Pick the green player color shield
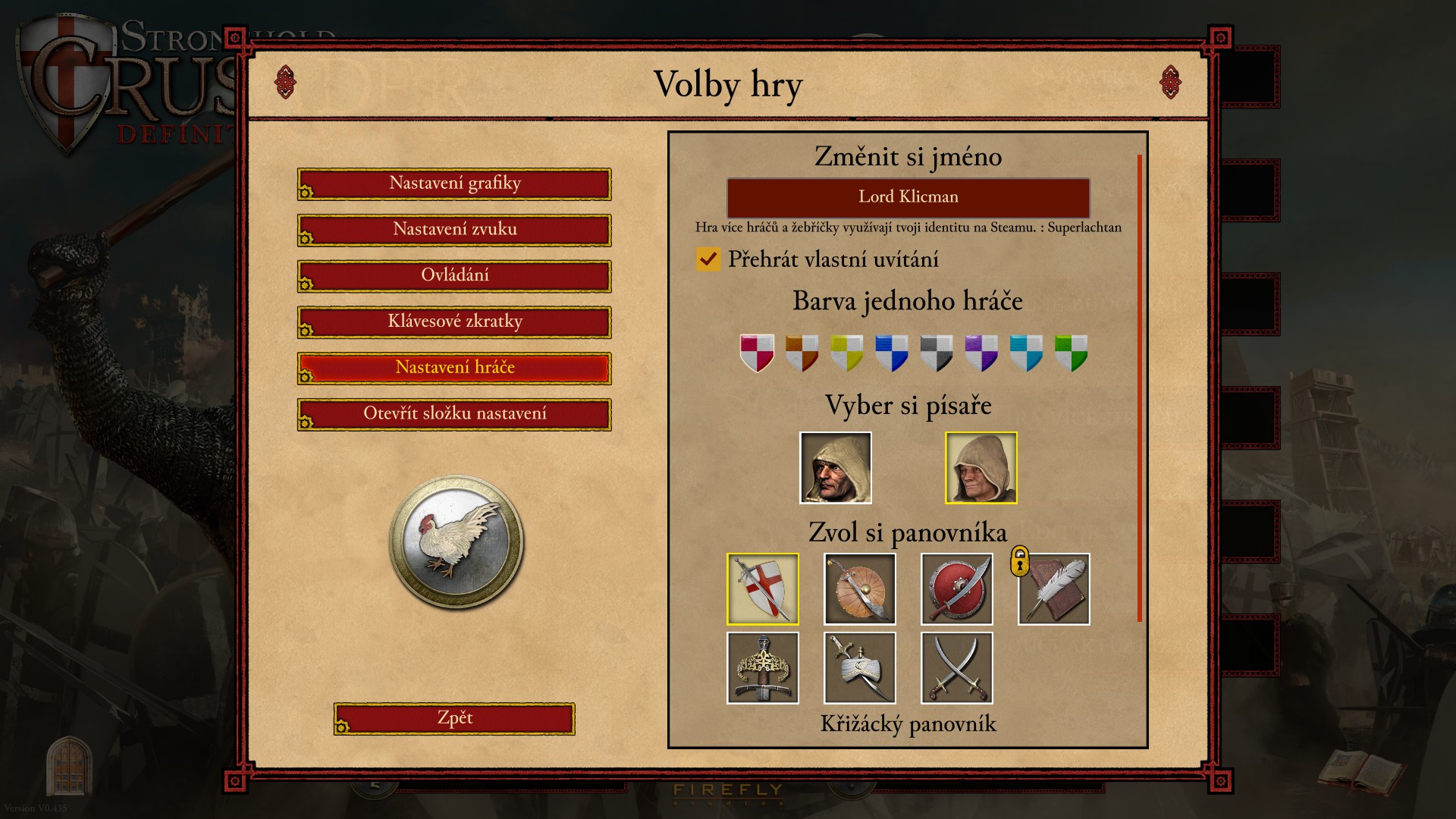The height and width of the screenshot is (819, 1456). coord(1071,353)
